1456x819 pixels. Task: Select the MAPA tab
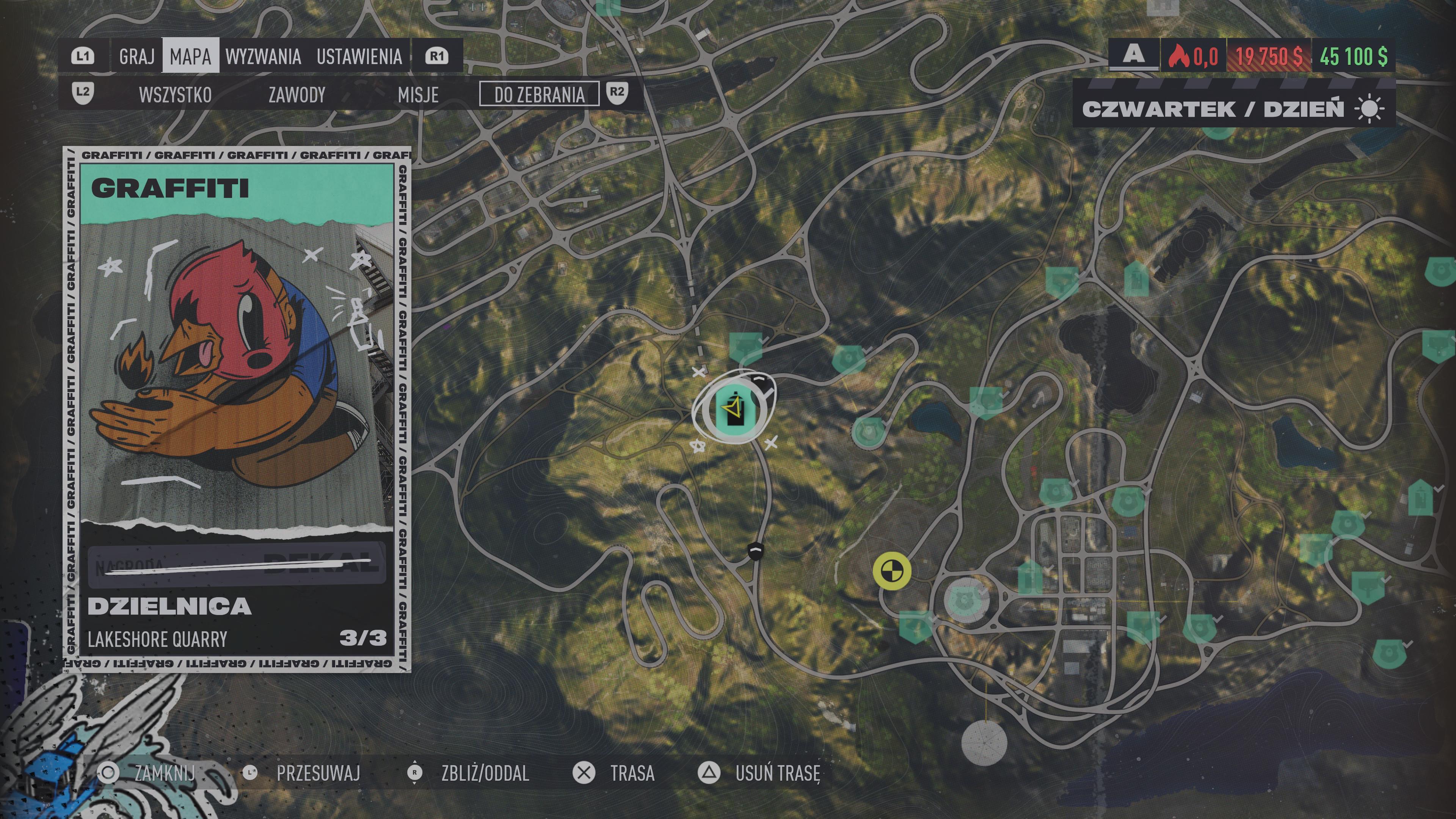click(x=190, y=56)
